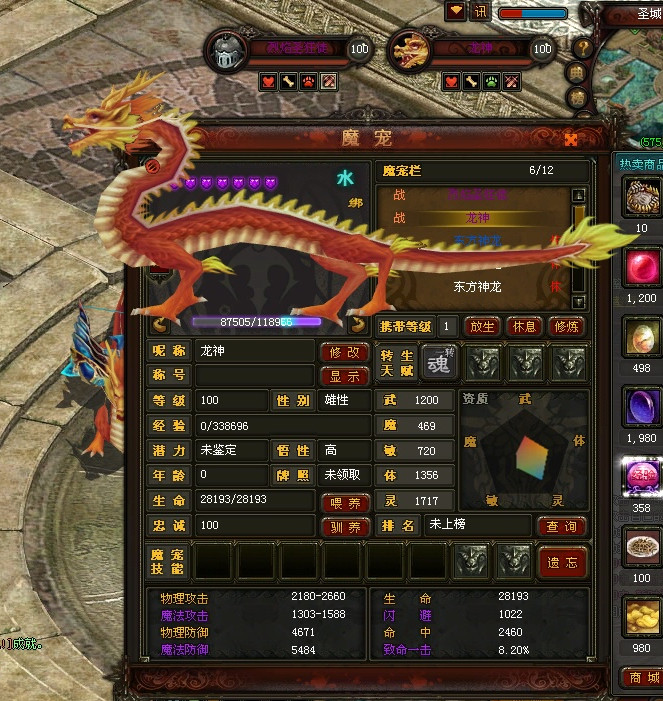The height and width of the screenshot is (701, 663).
Task: Click the gold dragon pet portrait
Action: click(x=408, y=50)
